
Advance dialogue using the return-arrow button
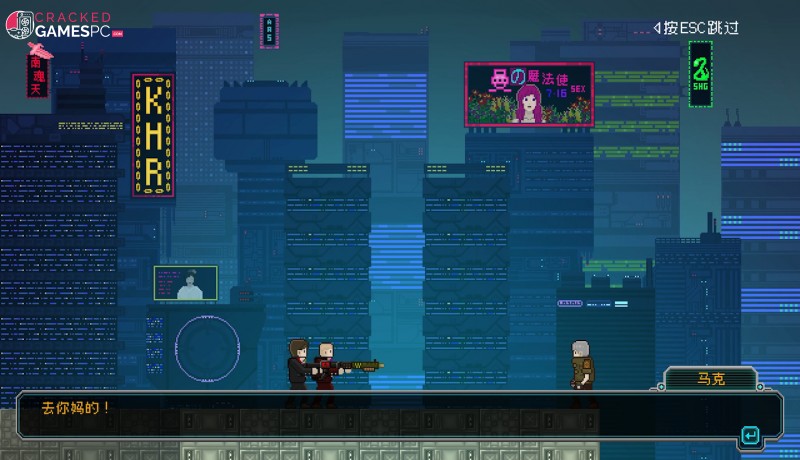749,436
